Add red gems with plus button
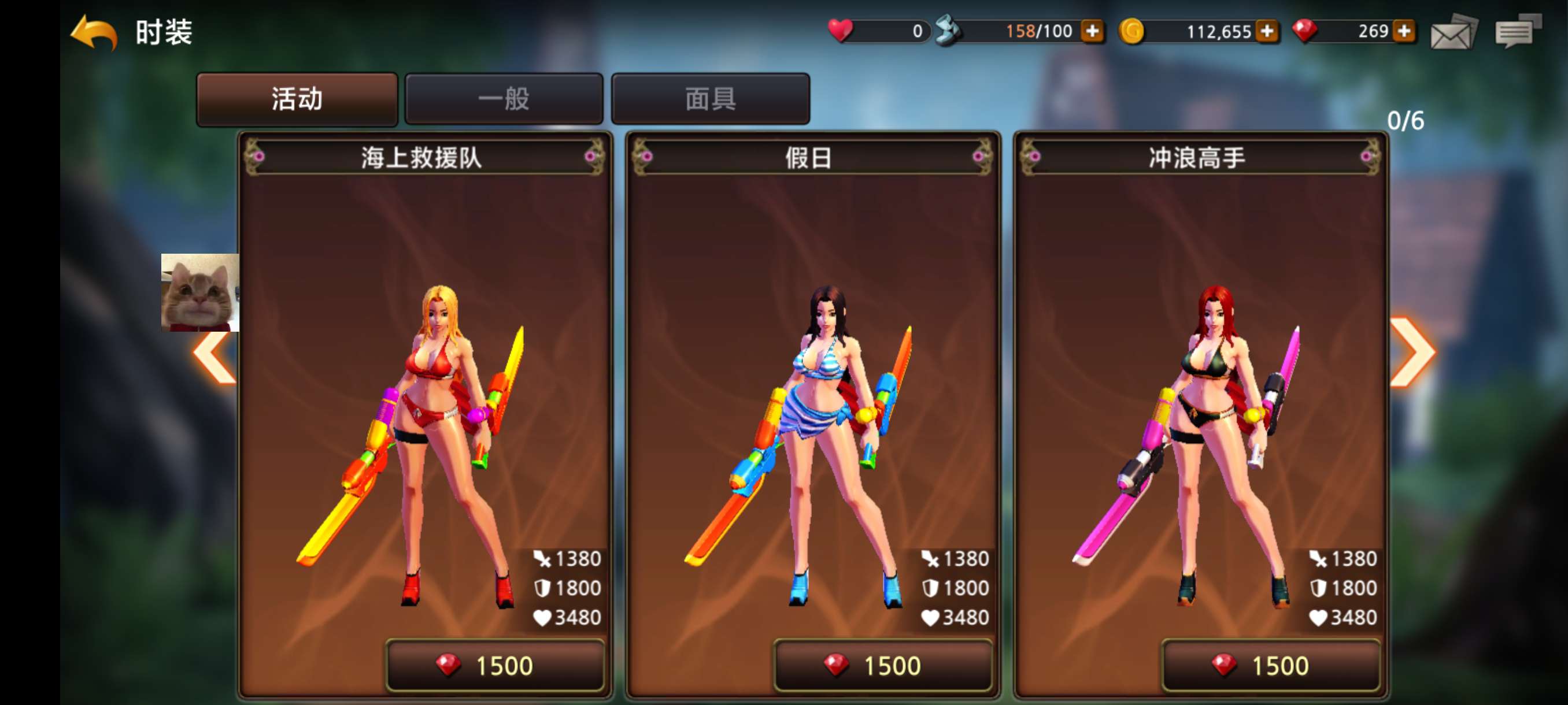 (1404, 31)
